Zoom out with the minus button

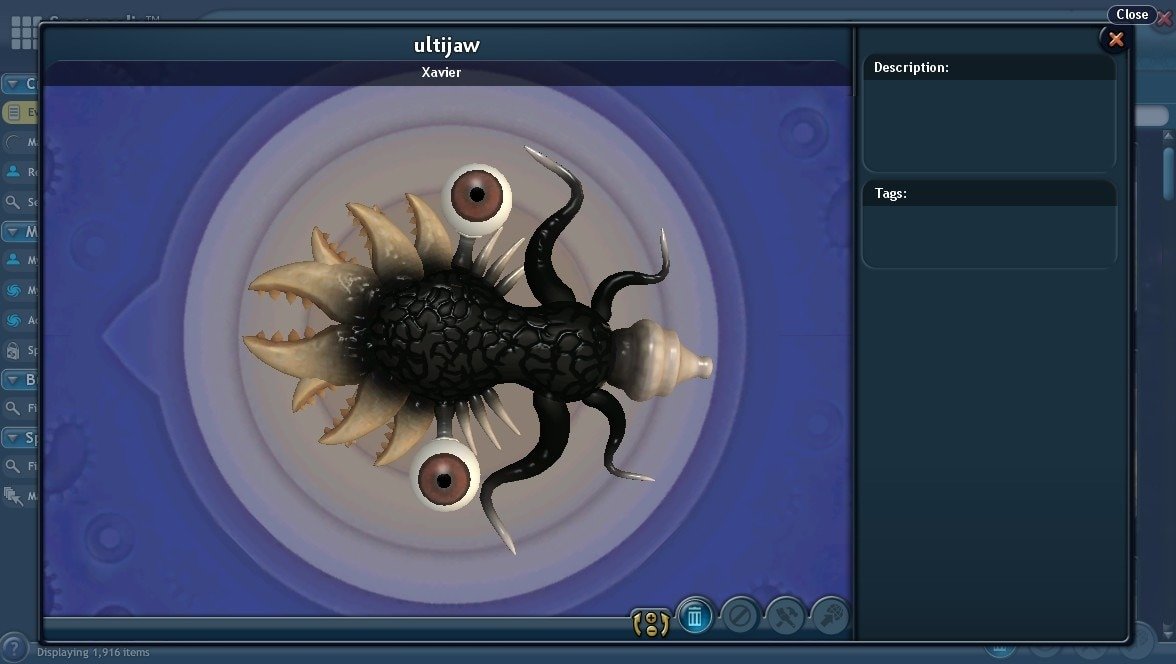651,630
